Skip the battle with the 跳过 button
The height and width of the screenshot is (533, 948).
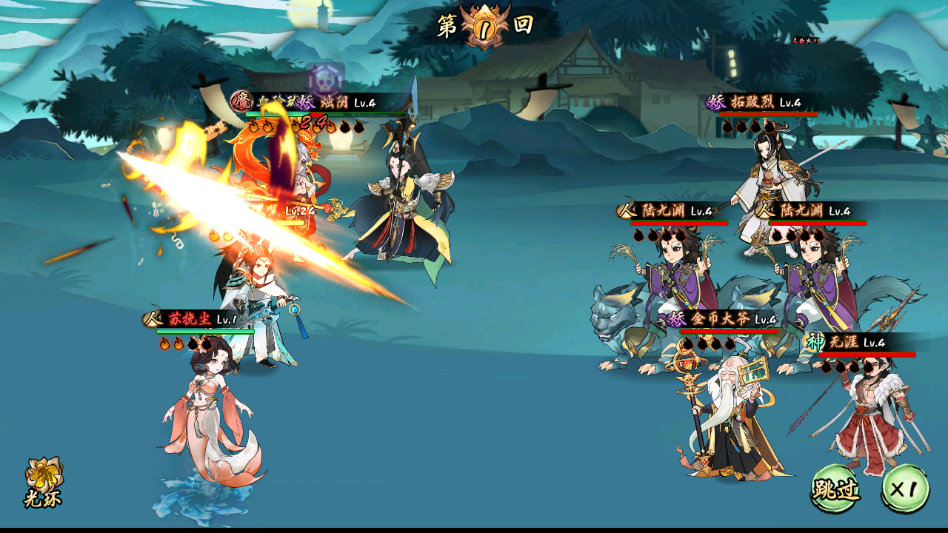coord(835,489)
